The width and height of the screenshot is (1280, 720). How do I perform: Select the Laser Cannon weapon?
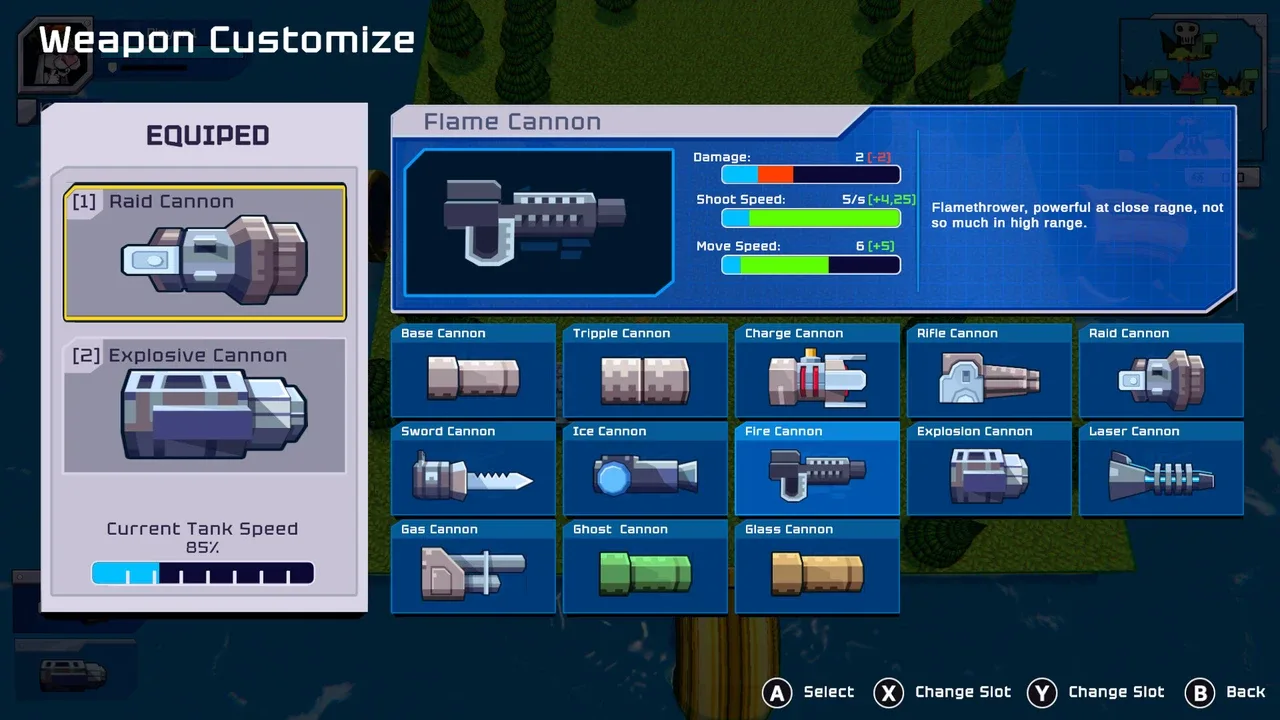(1161, 469)
